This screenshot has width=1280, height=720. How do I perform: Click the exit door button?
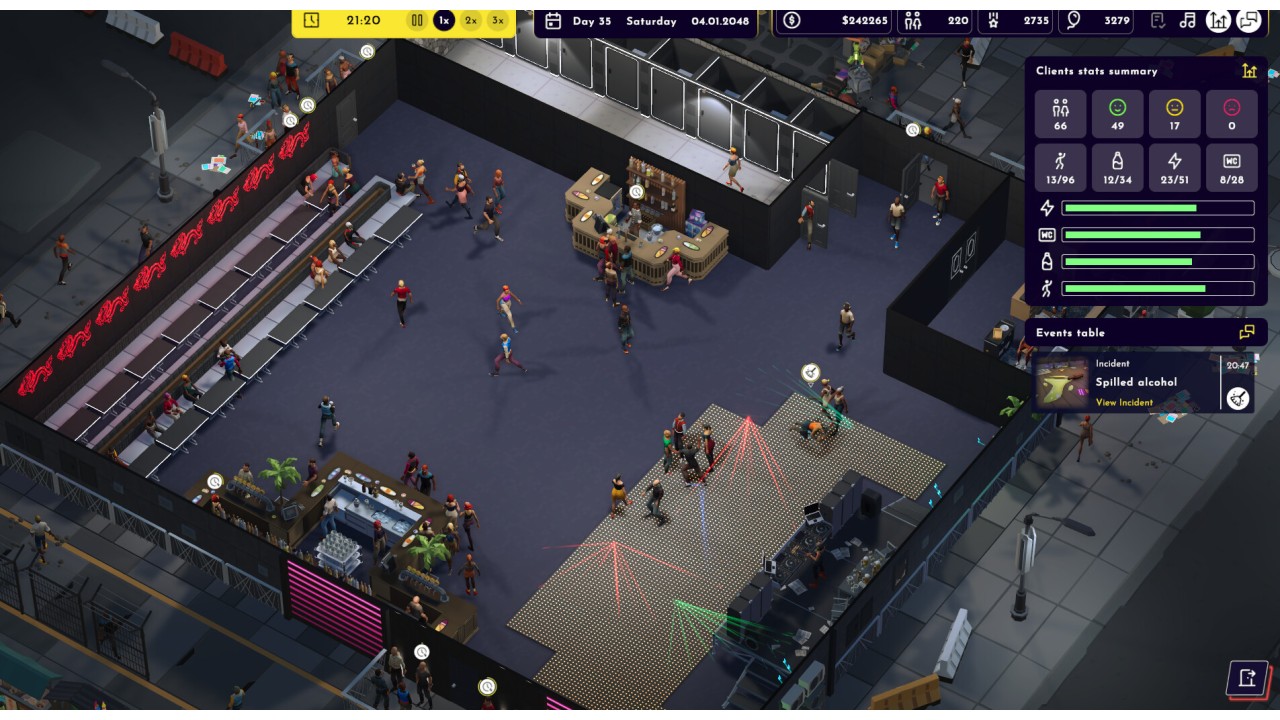(x=1247, y=678)
